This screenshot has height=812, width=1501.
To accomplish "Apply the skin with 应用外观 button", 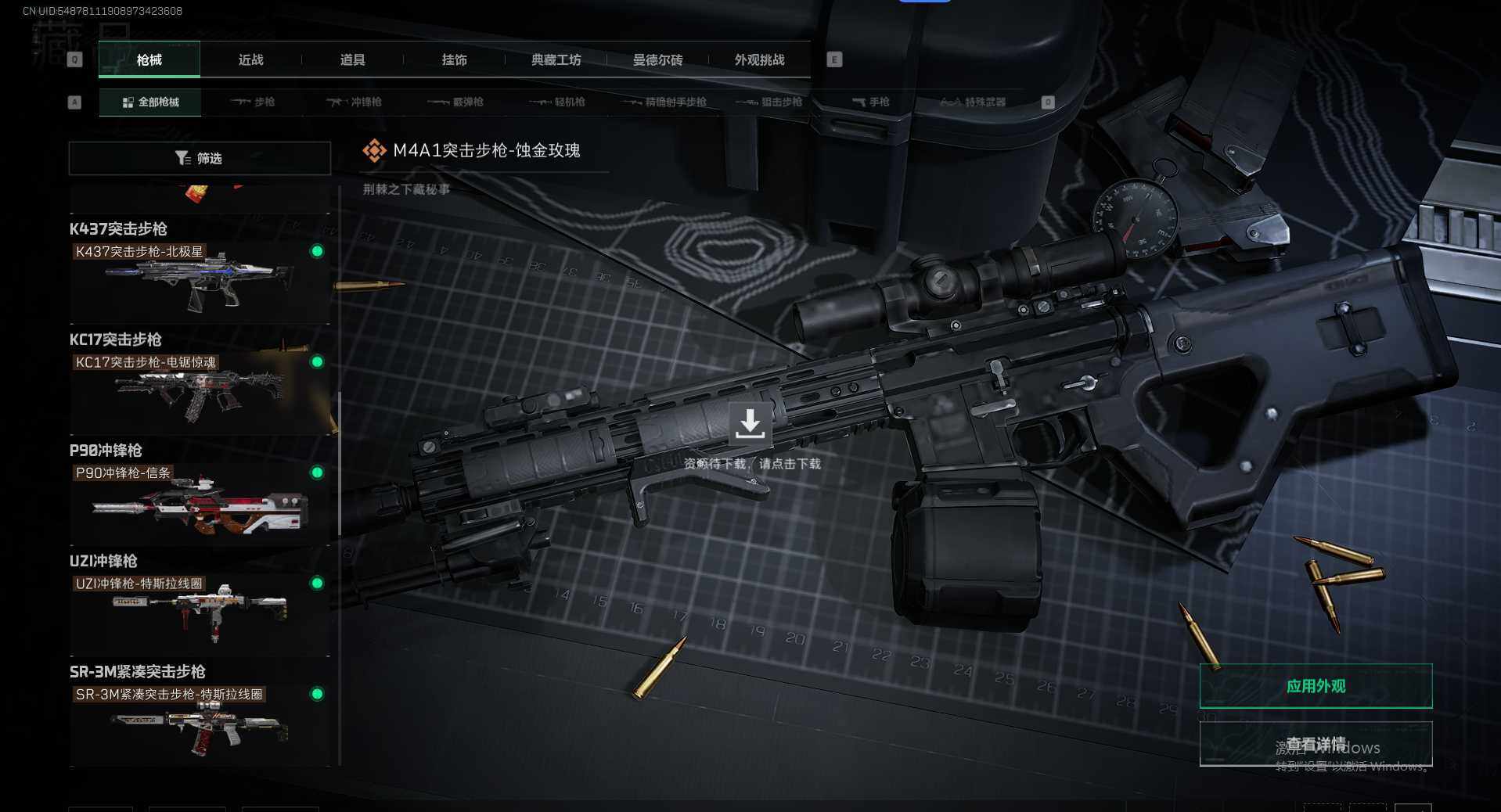I will pyautogui.click(x=1316, y=686).
